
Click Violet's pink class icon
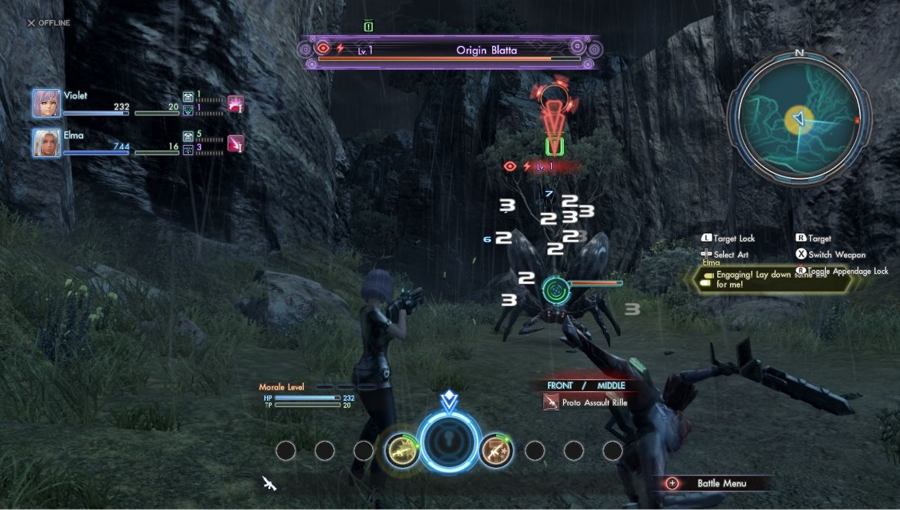[236, 103]
